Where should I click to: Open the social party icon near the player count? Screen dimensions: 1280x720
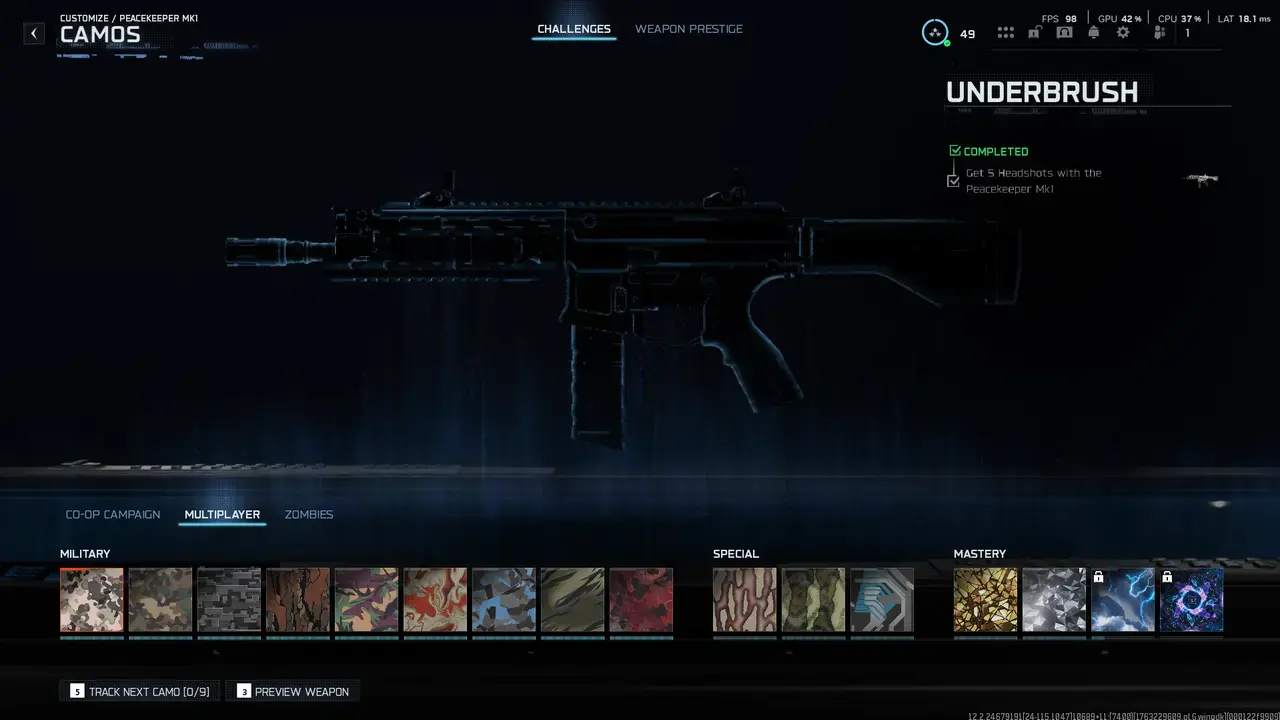(x=1158, y=32)
